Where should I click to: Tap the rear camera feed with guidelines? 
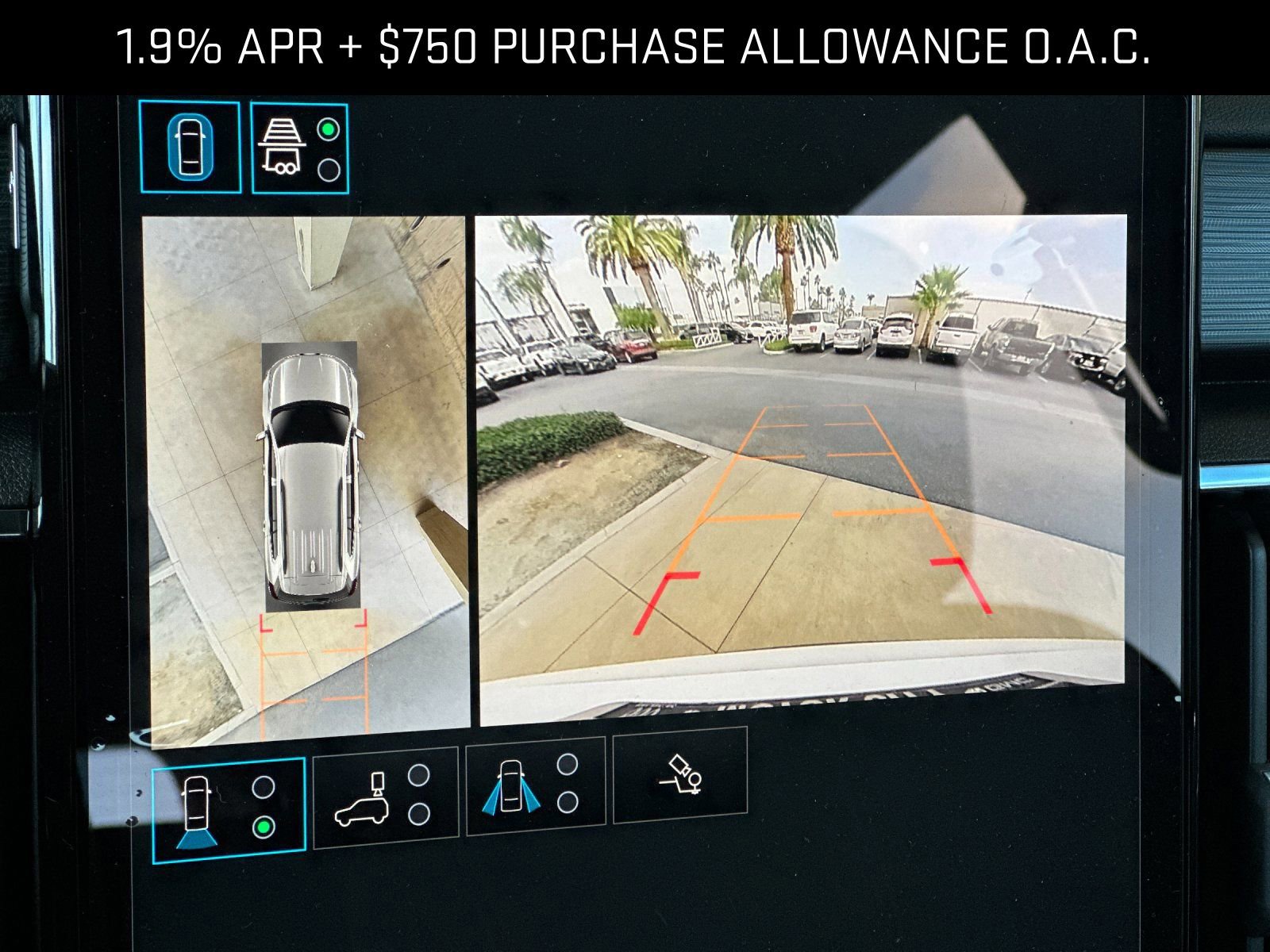click(x=800, y=470)
